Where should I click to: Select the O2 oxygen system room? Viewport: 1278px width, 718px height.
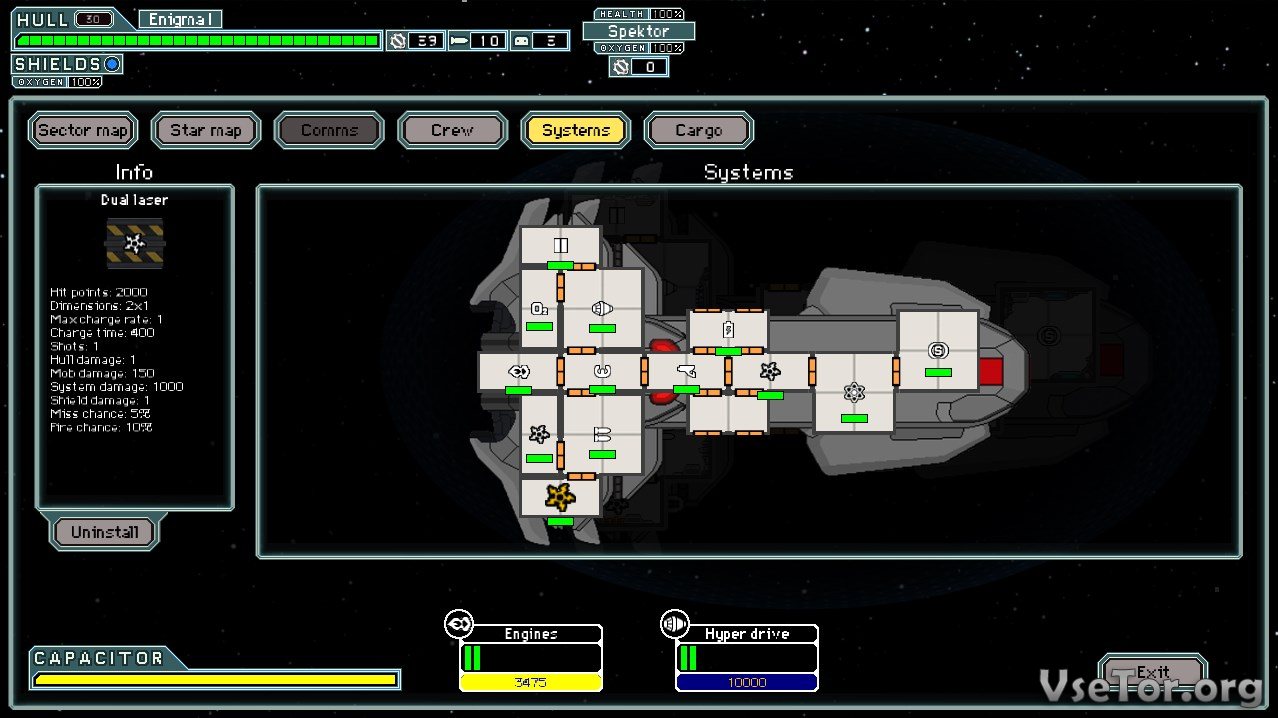click(x=539, y=308)
